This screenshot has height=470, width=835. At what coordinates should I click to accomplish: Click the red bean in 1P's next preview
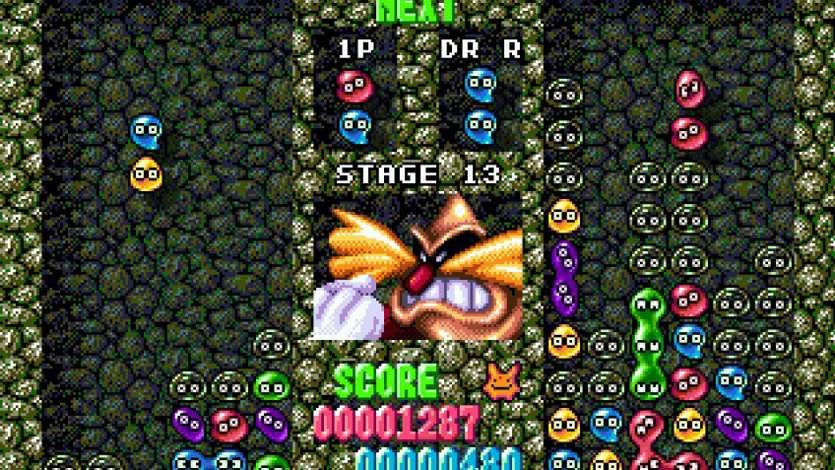coord(354,86)
